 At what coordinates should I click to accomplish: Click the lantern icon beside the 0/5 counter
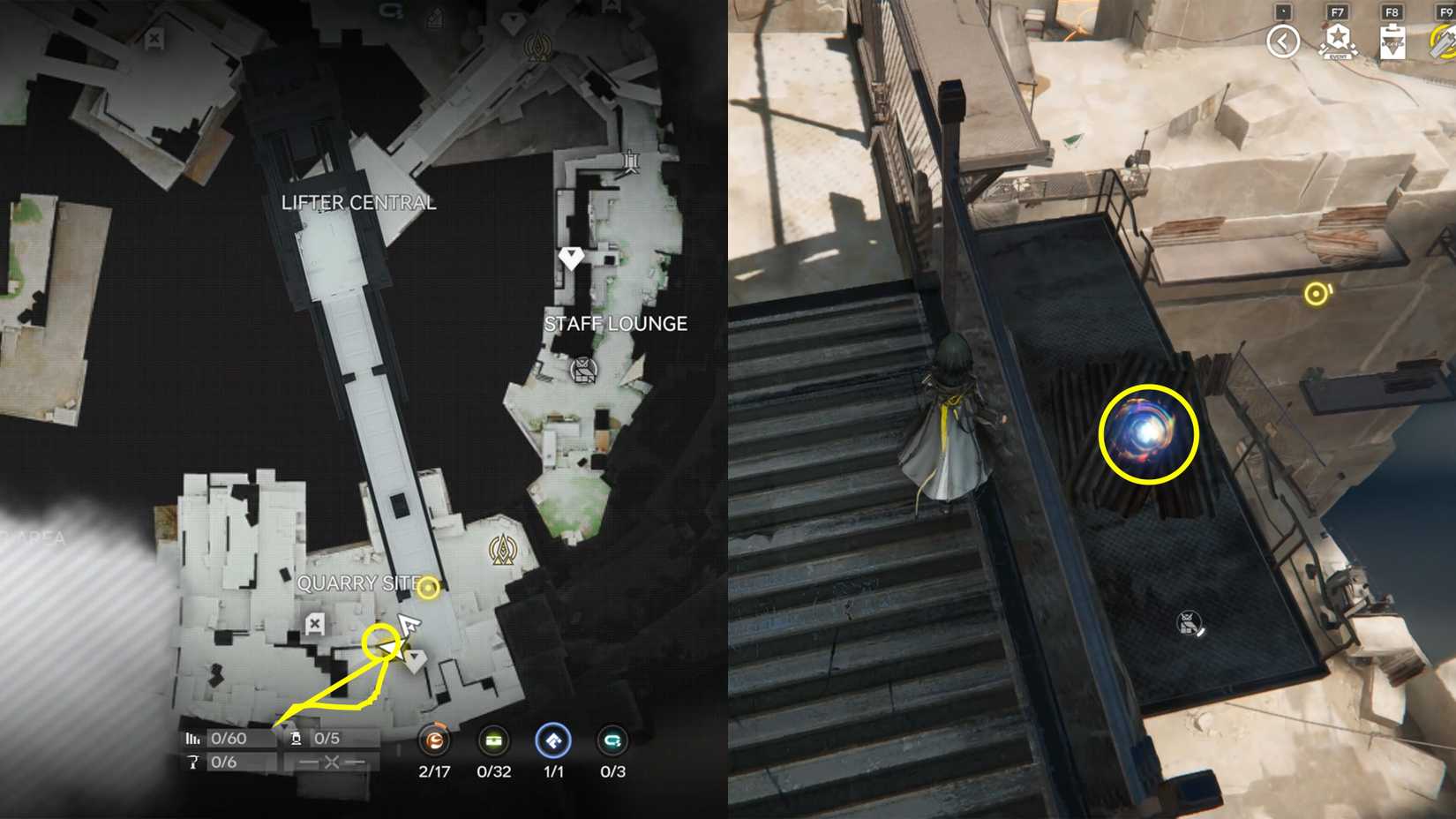point(296,739)
